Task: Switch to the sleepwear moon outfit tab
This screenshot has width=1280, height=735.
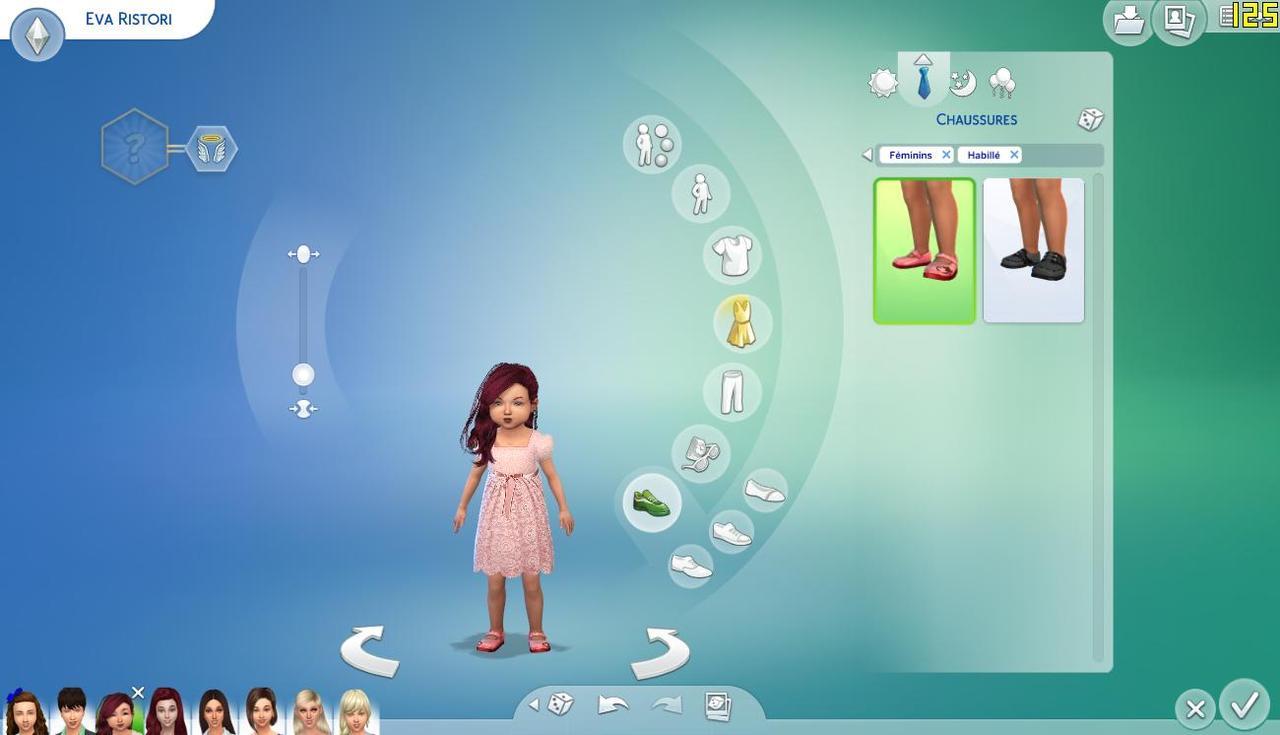Action: click(962, 83)
